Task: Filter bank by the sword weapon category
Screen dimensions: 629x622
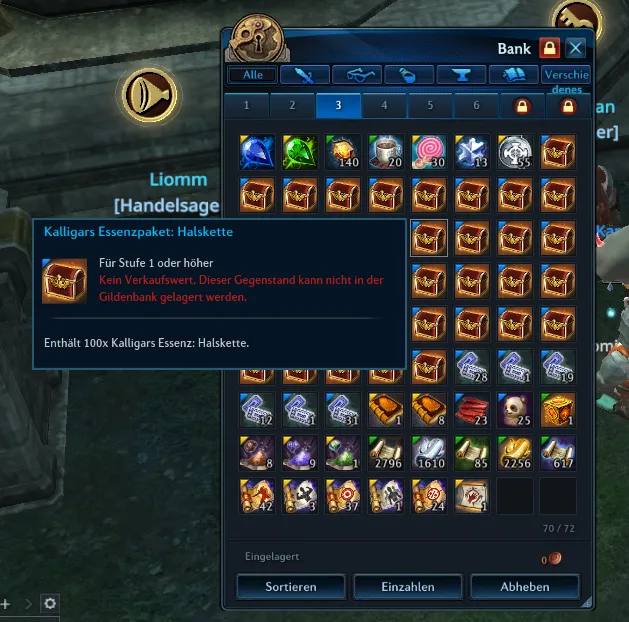Action: 304,75
